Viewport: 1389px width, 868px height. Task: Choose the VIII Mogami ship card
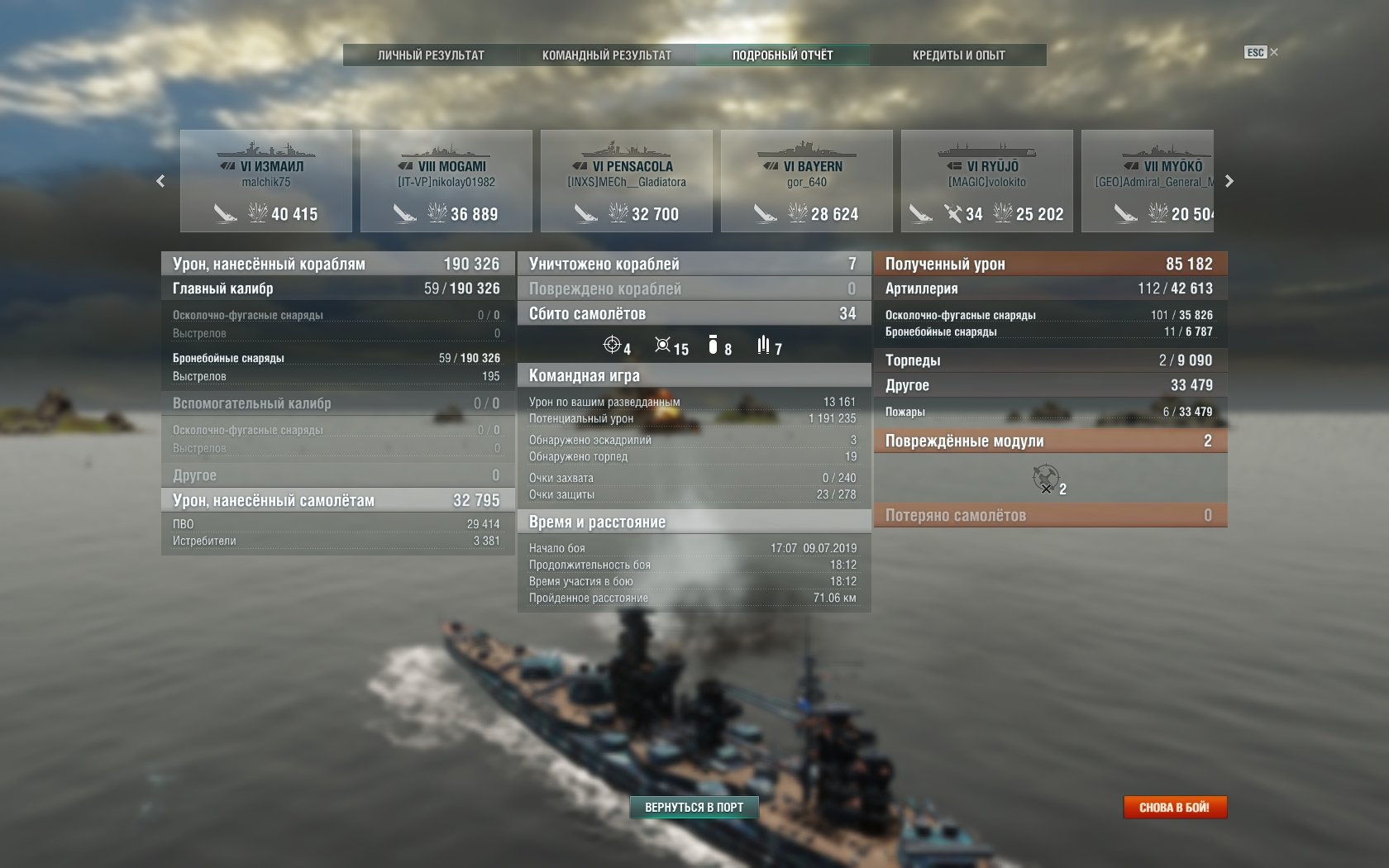coord(446,181)
